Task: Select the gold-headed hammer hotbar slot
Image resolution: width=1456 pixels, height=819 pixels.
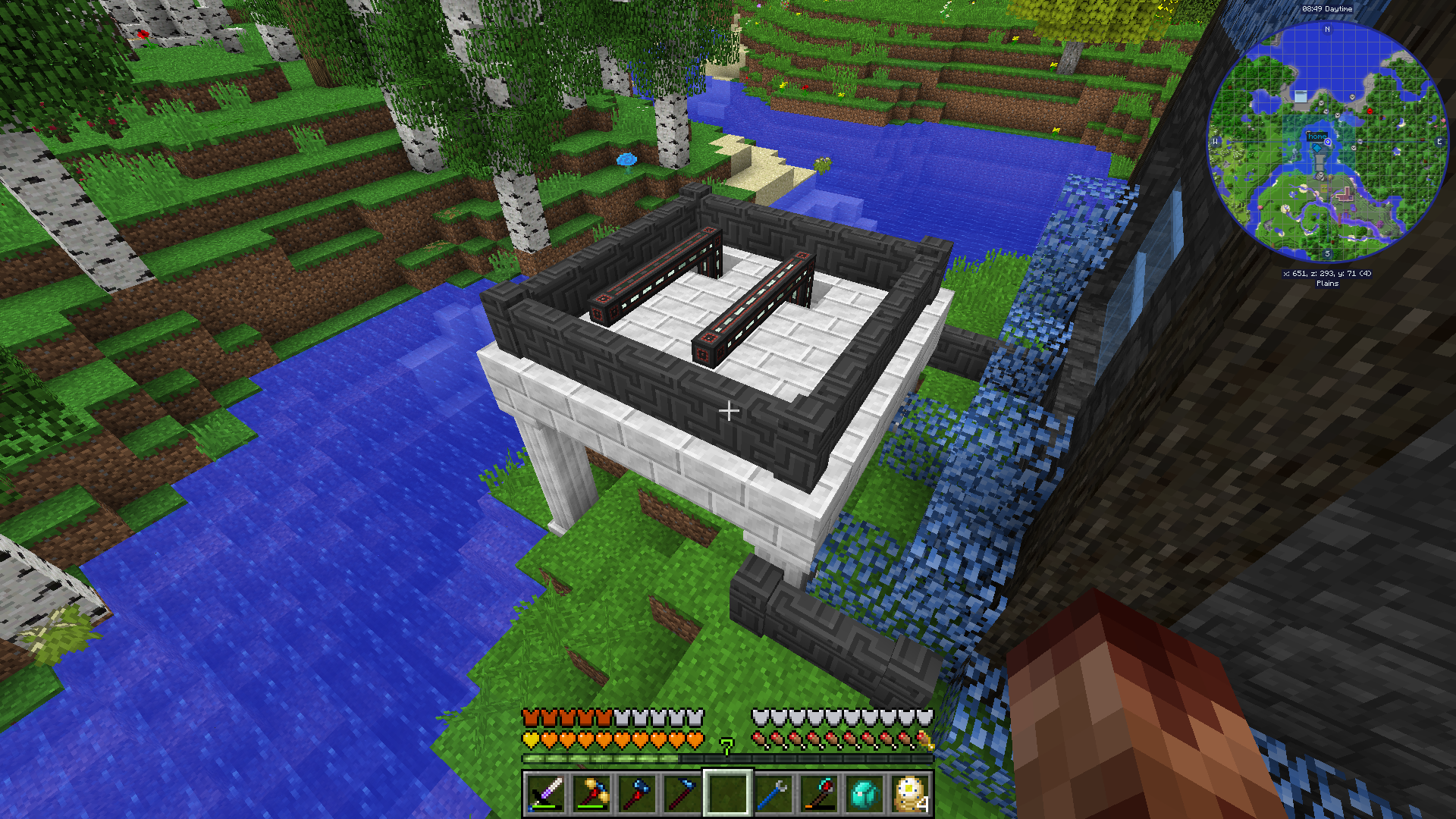Action: click(591, 793)
